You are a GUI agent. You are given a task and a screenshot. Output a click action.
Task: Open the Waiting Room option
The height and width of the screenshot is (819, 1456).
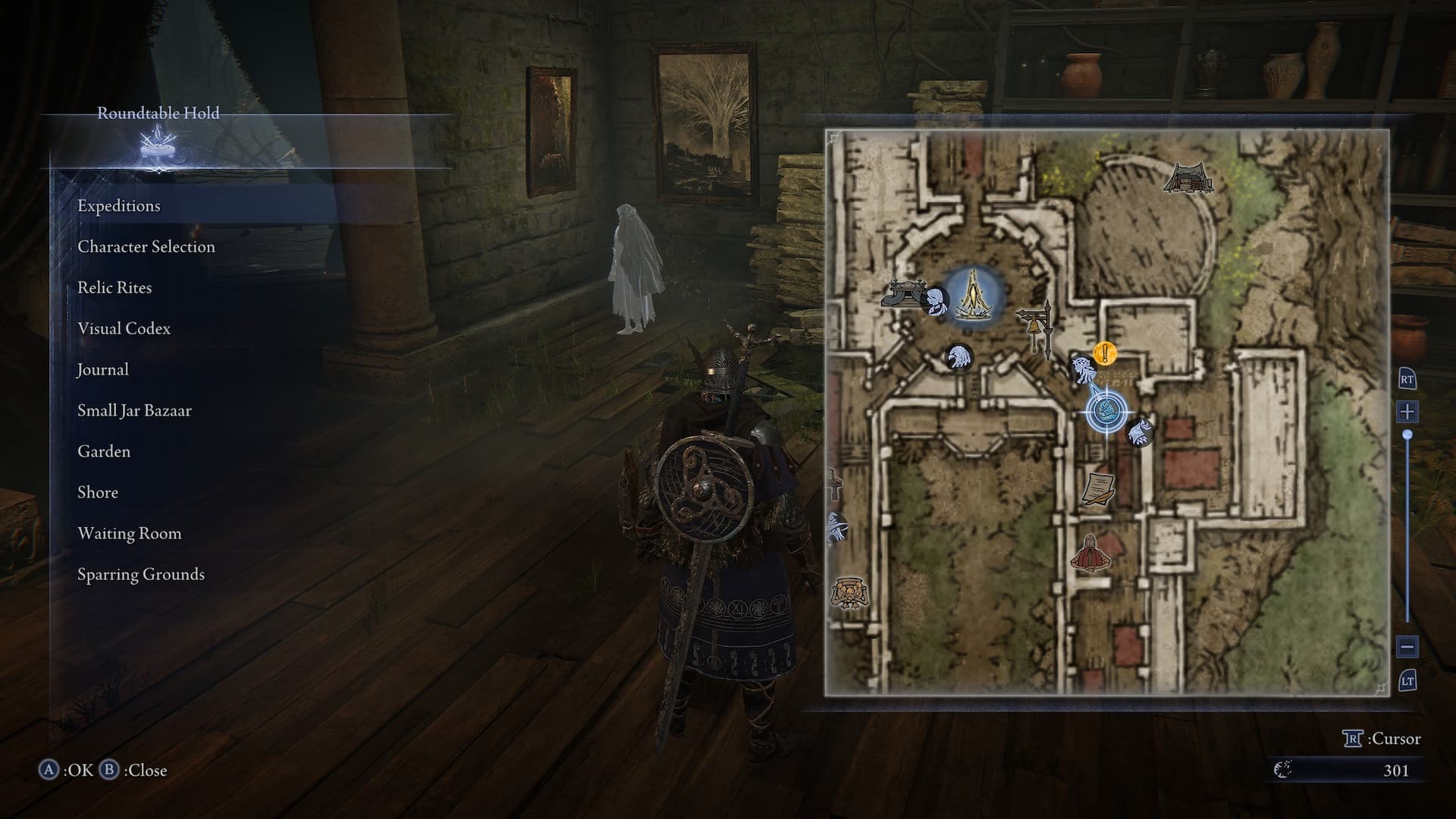pyautogui.click(x=130, y=534)
